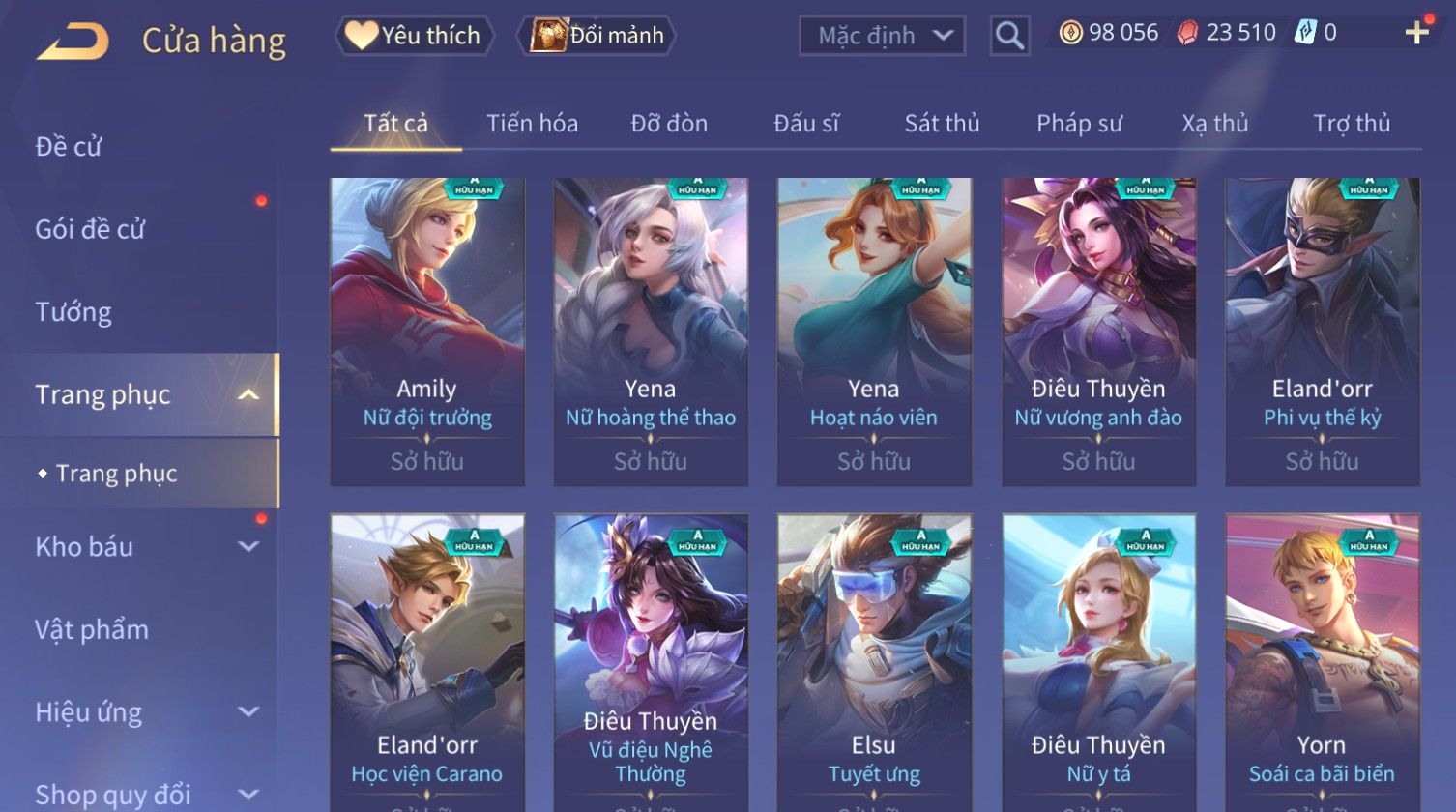Screen dimensions: 1456x812
Task: Open the Đề cử menu entry
Action: tap(69, 147)
